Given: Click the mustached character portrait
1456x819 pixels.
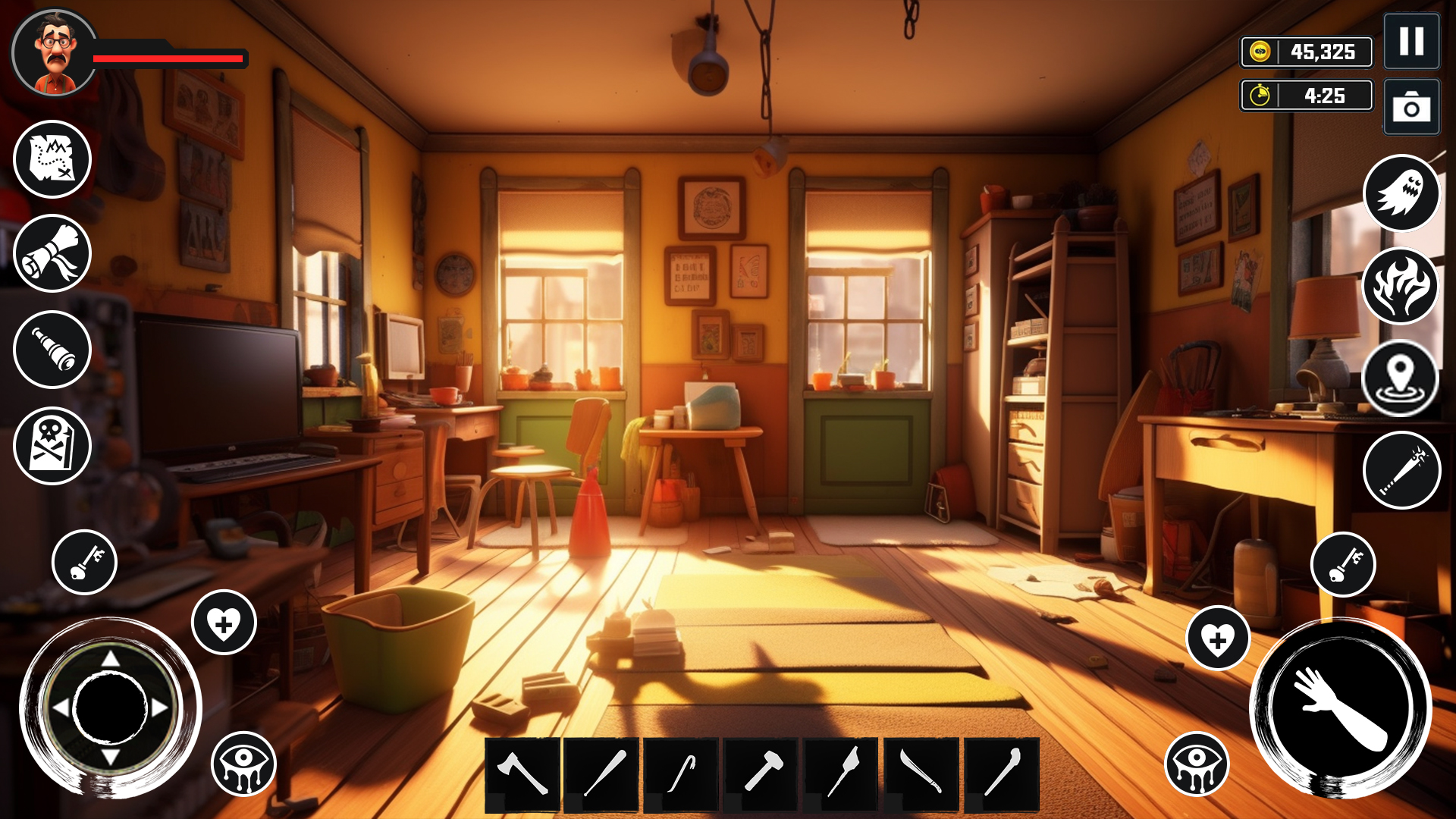Looking at the screenshot, I should point(55,53).
